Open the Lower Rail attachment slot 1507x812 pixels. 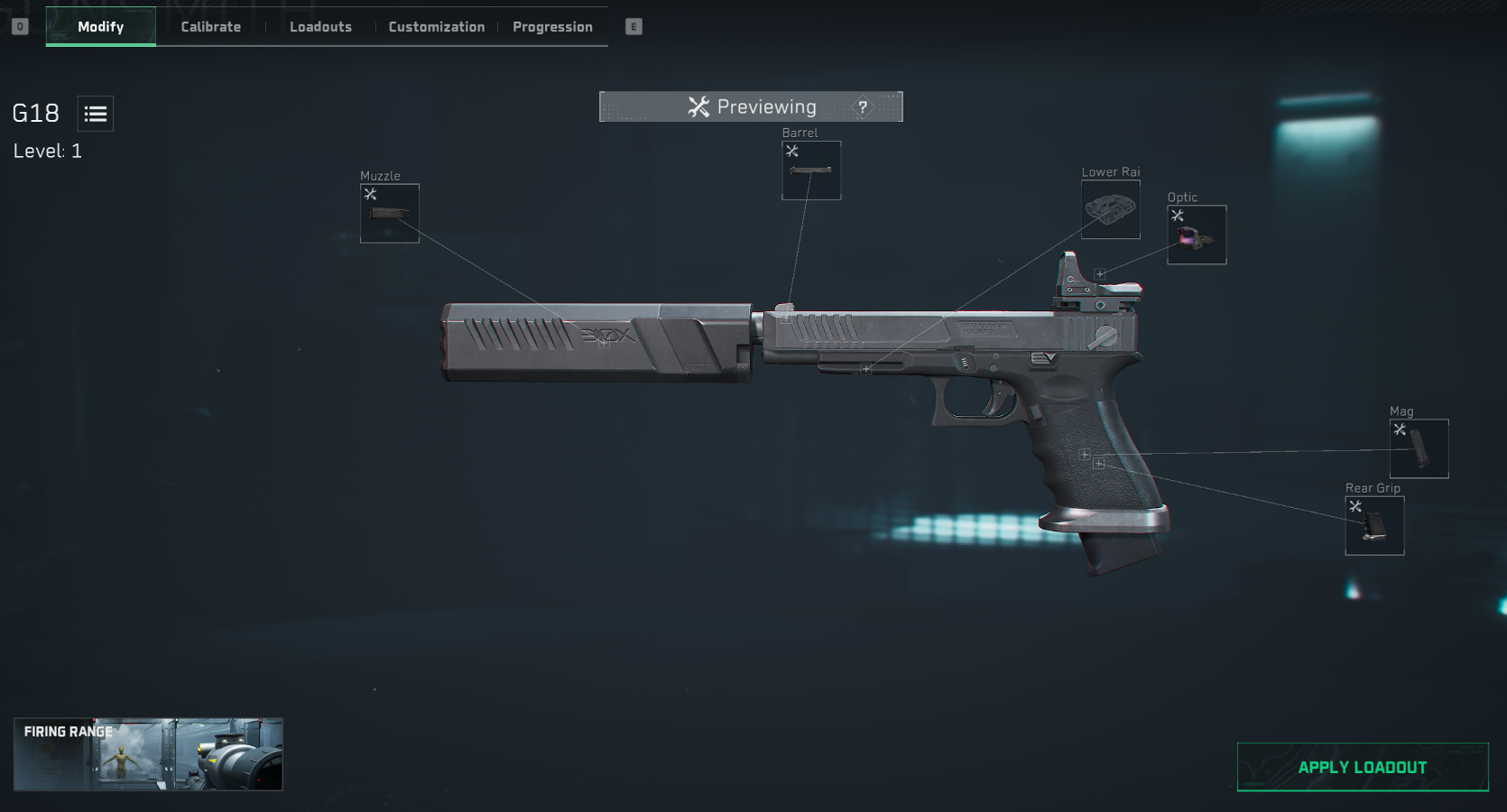coord(1110,209)
